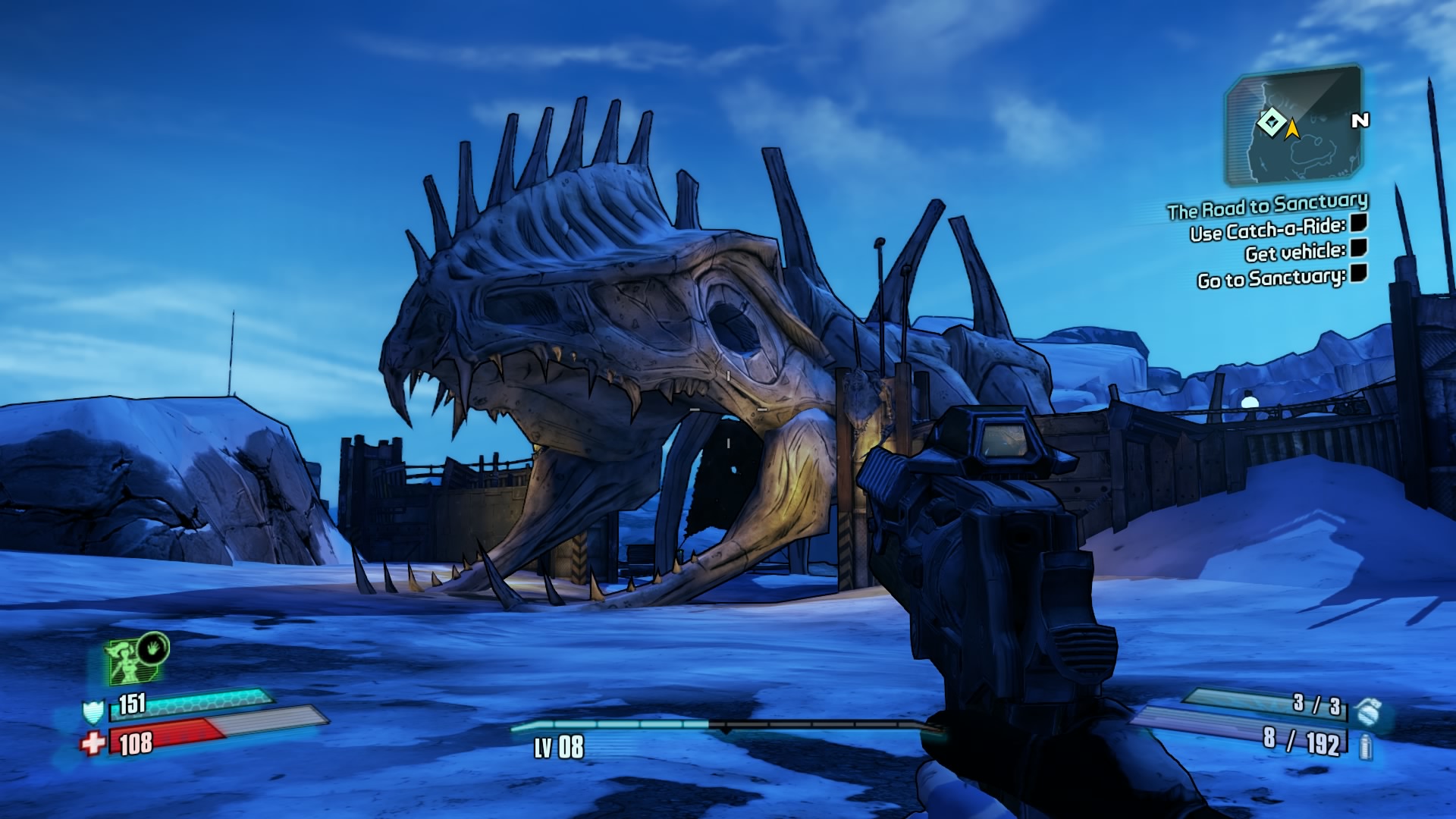The width and height of the screenshot is (1456, 819).
Task: Click the Use Catch-a-Ride objective checkbox
Action: [x=1359, y=223]
